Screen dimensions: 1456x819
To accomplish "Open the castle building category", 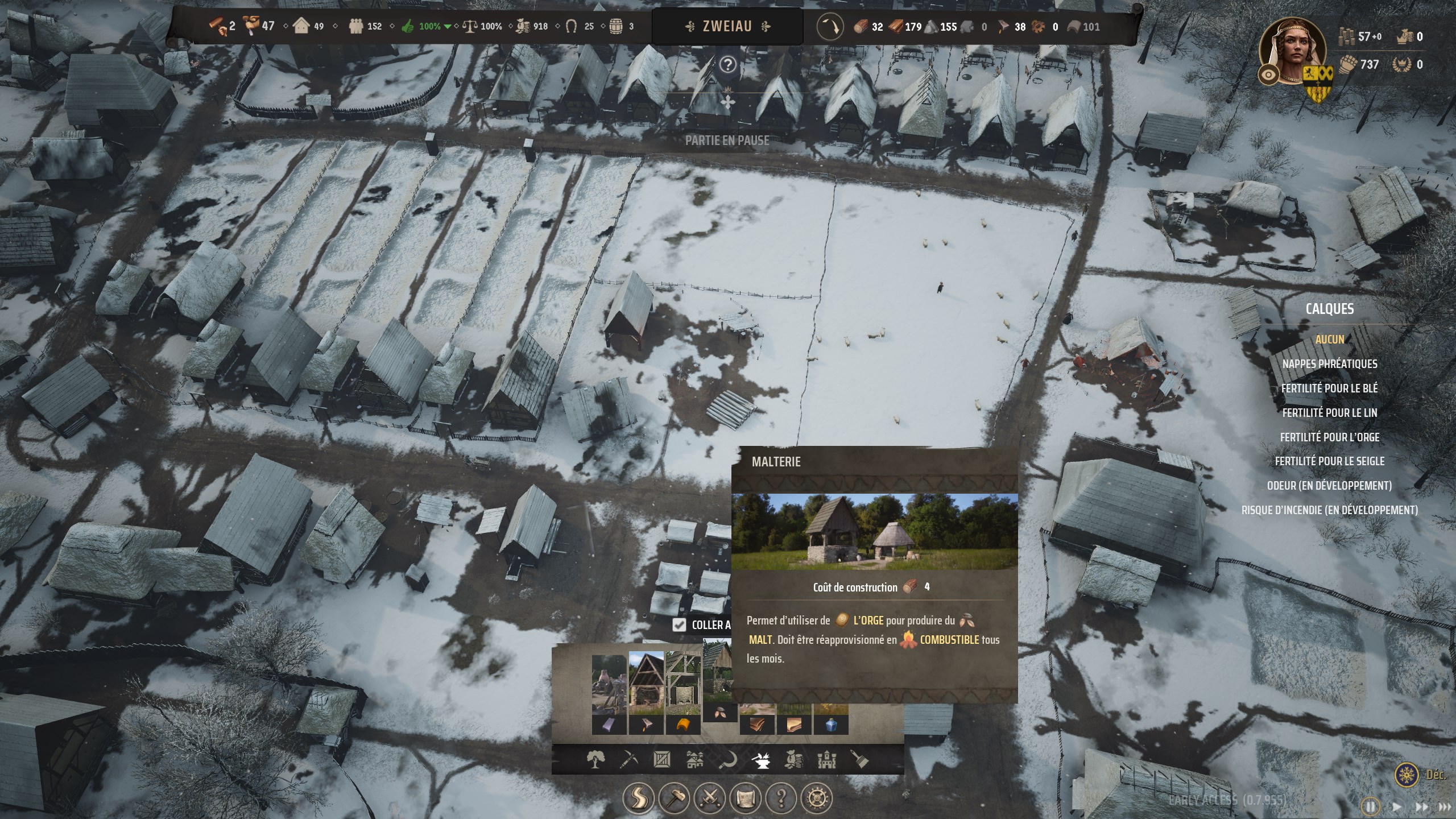I will [x=826, y=759].
